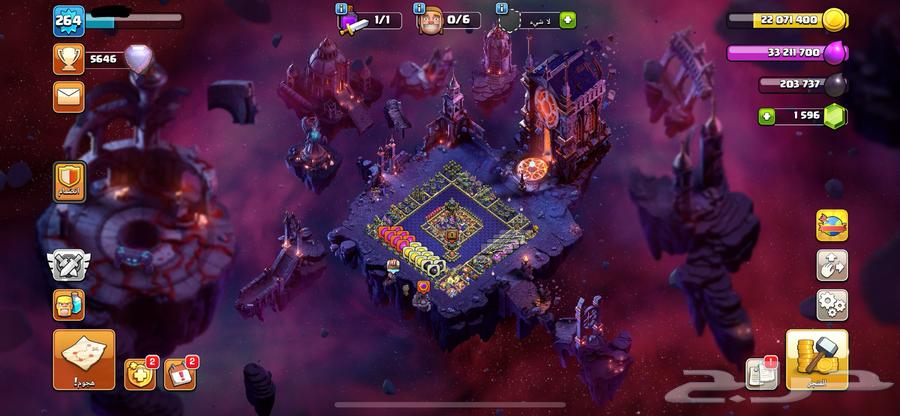Open the orange shield clan button
This screenshot has width=900, height=416.
(x=68, y=183)
